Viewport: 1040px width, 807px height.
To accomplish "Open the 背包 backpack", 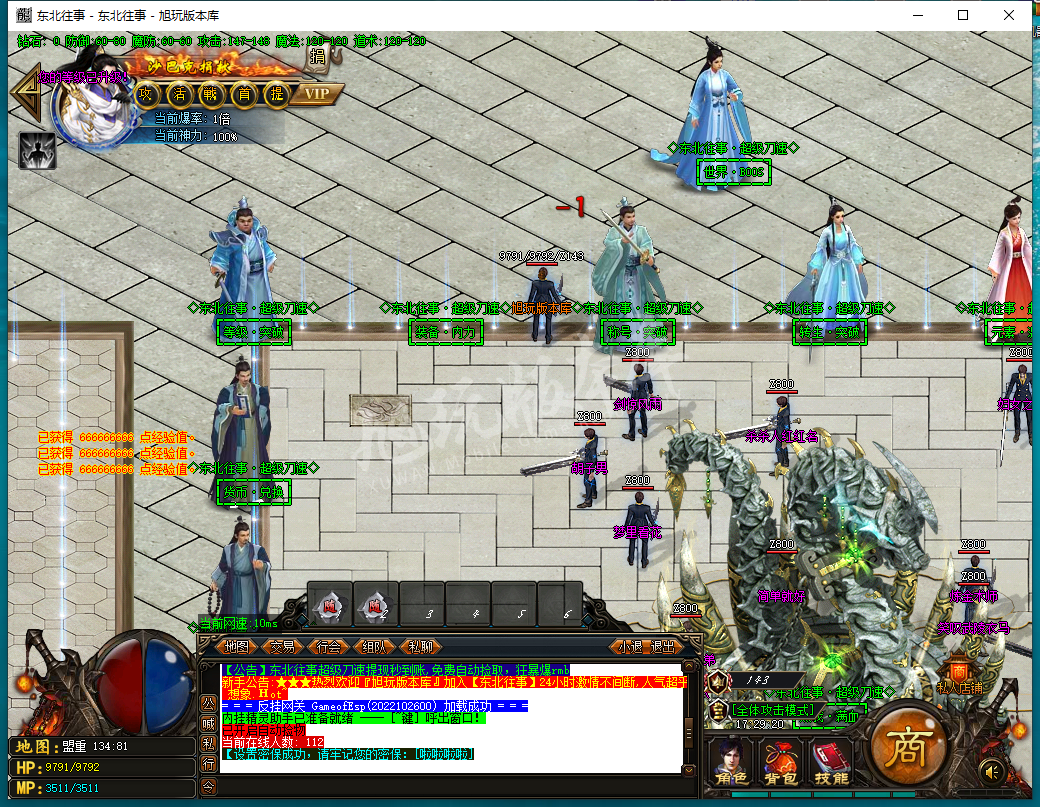I will 780,762.
